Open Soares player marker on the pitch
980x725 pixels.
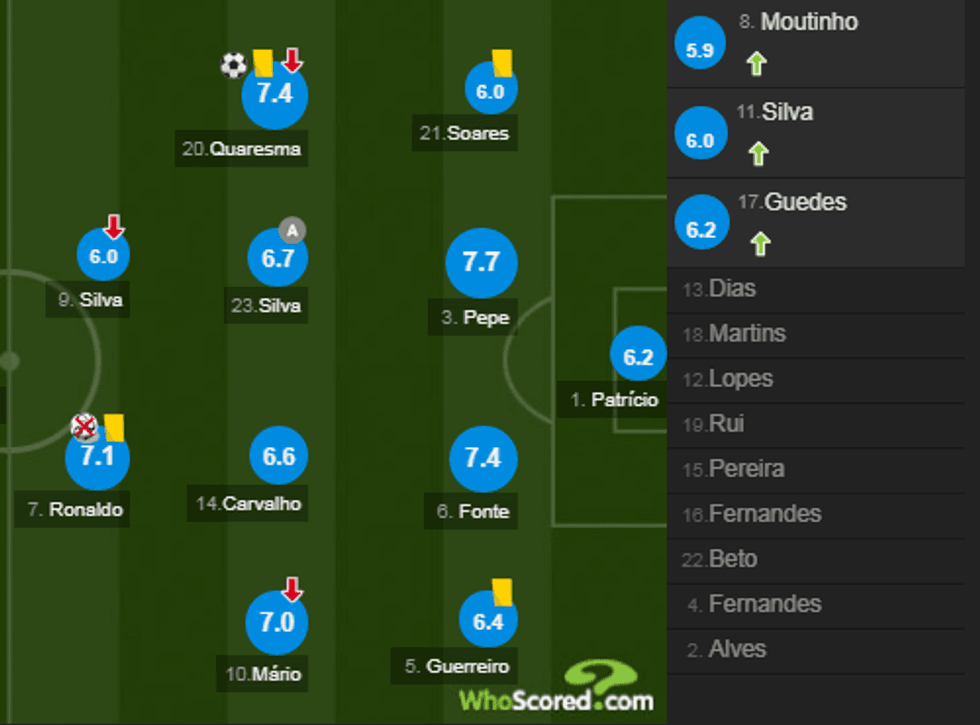coord(490,92)
